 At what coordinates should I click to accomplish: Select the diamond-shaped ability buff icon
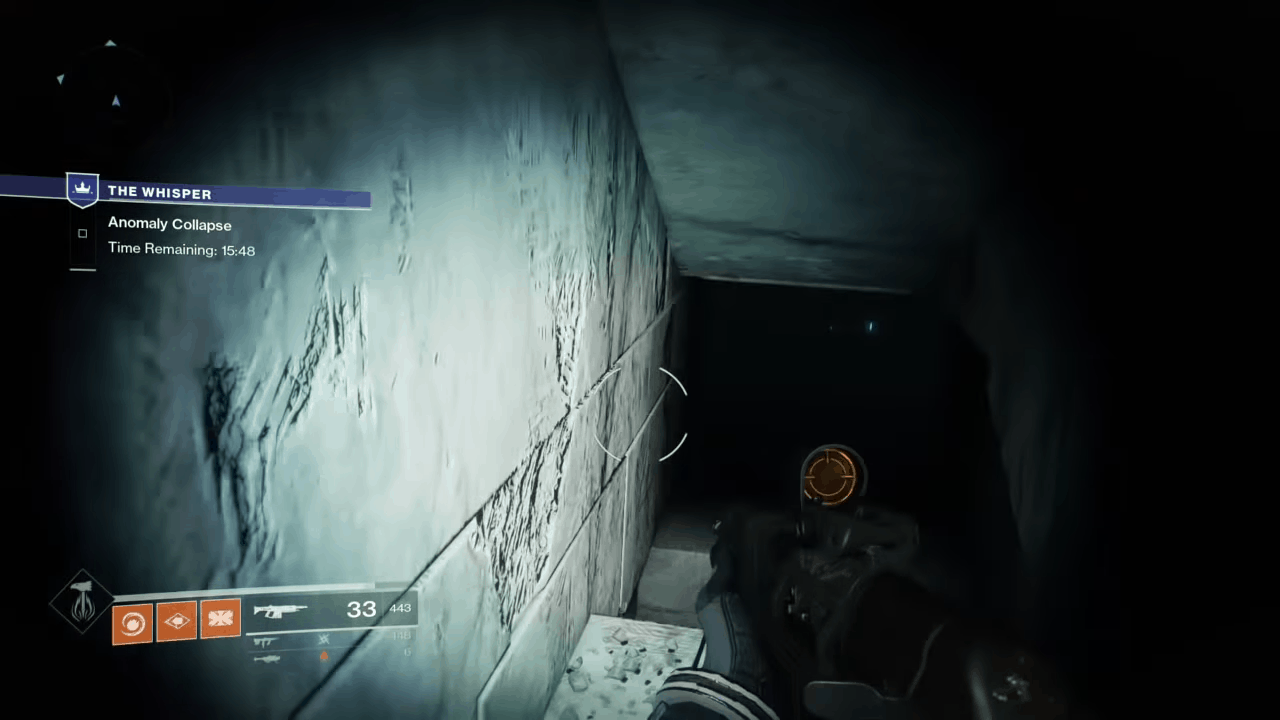[177, 620]
